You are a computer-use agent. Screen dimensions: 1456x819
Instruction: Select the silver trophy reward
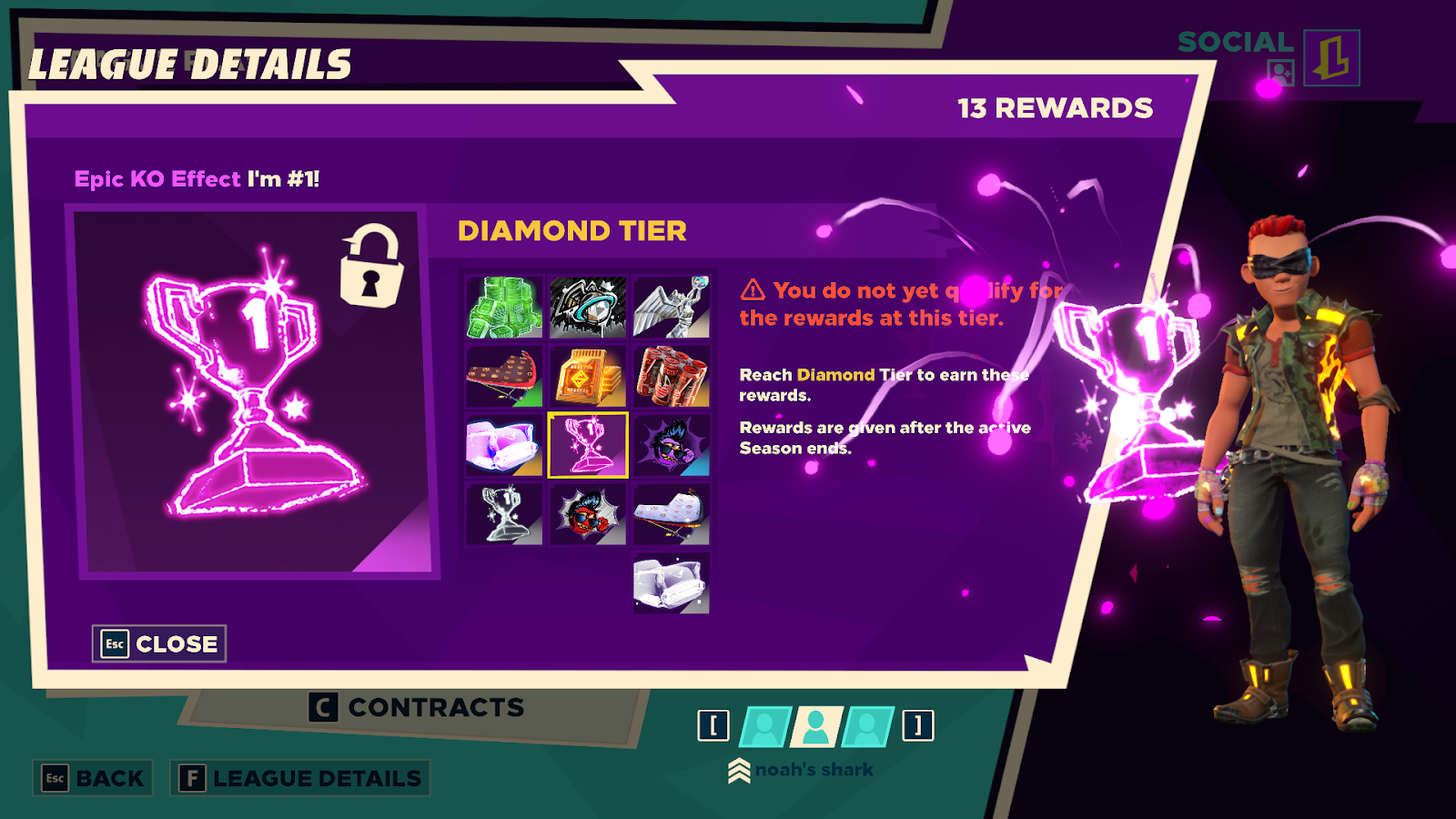(504, 514)
